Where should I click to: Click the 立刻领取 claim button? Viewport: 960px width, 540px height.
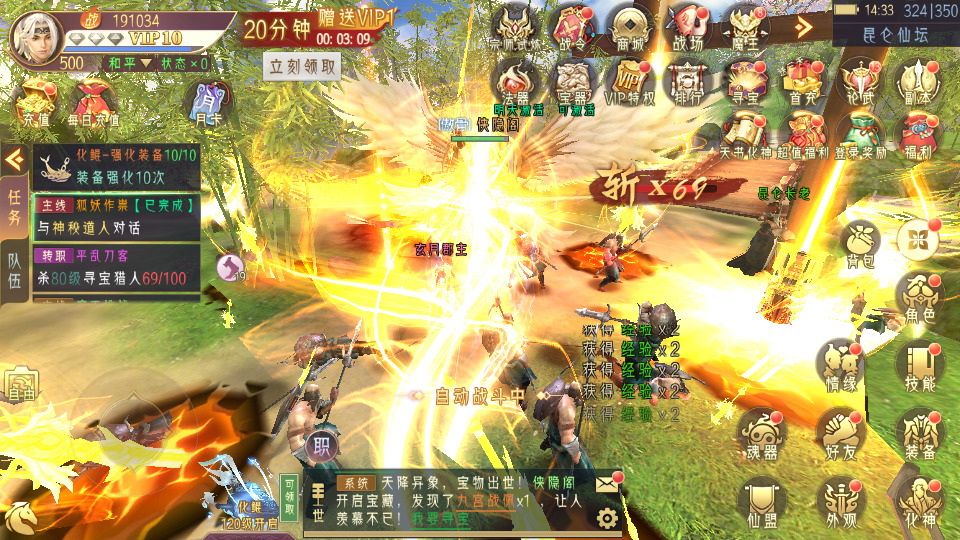pos(302,66)
